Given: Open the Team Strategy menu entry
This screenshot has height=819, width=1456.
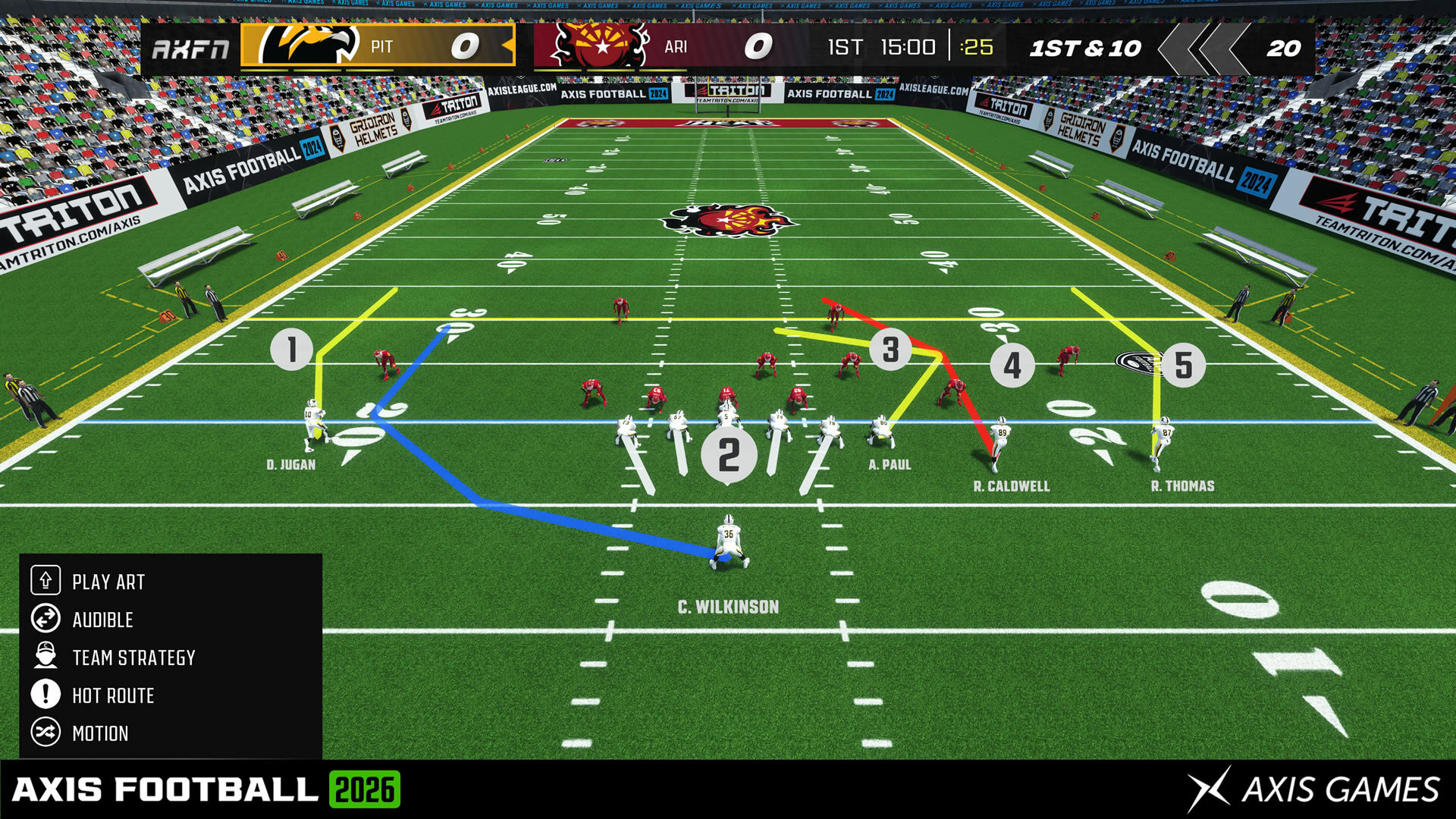Looking at the screenshot, I should pos(133,657).
